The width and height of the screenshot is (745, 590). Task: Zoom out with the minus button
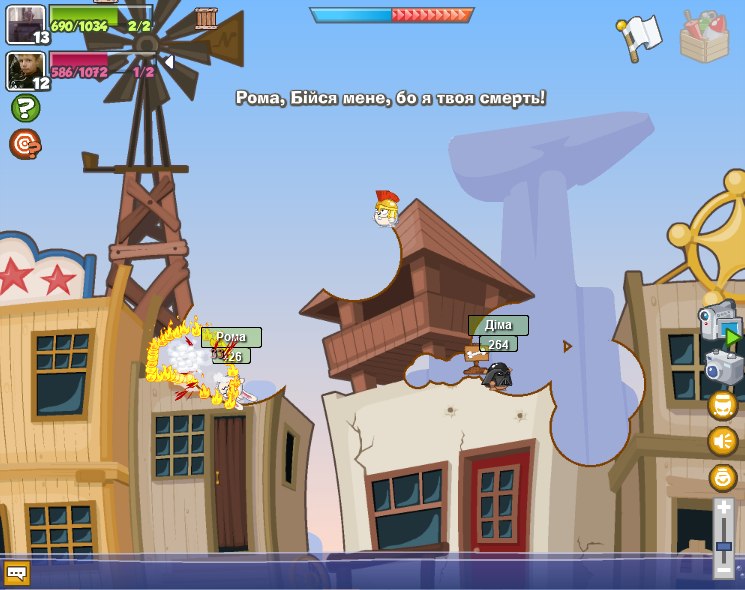click(x=723, y=570)
